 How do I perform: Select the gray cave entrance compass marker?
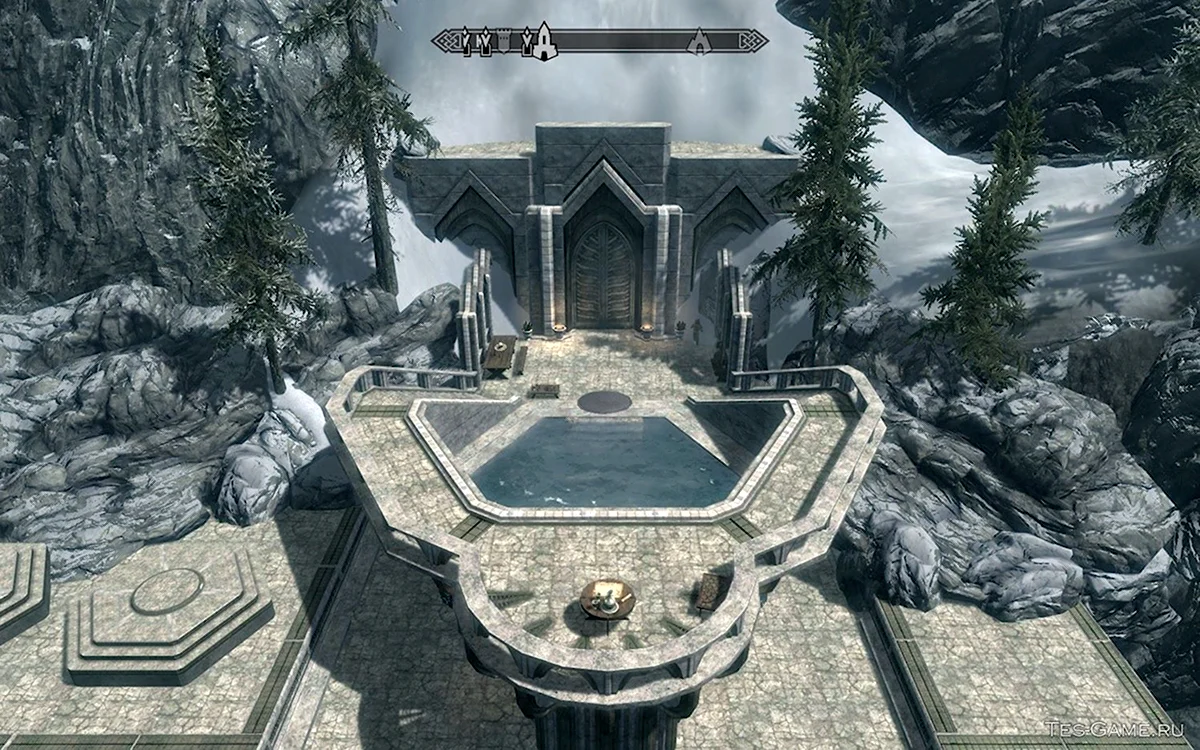click(699, 41)
